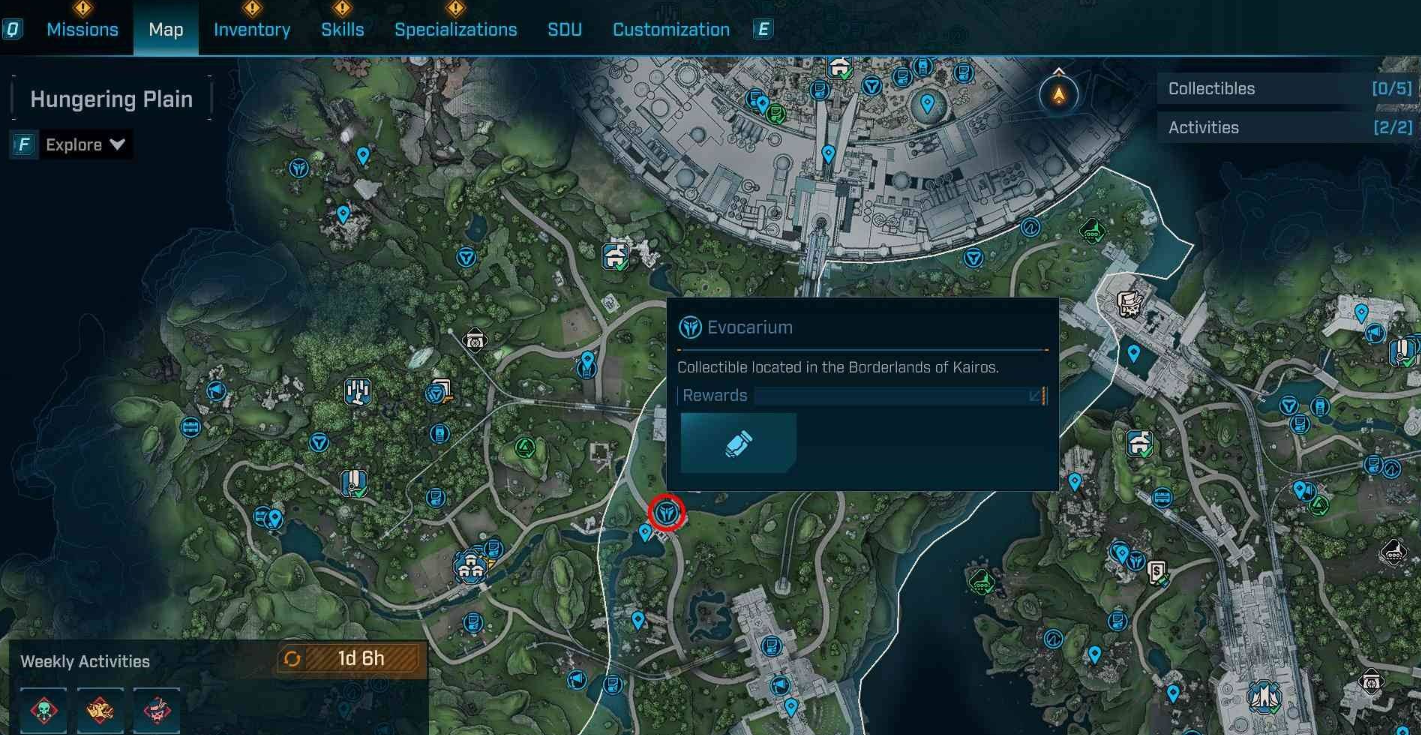Select the orange player arrow marker
This screenshot has width=1421, height=735.
click(1058, 96)
